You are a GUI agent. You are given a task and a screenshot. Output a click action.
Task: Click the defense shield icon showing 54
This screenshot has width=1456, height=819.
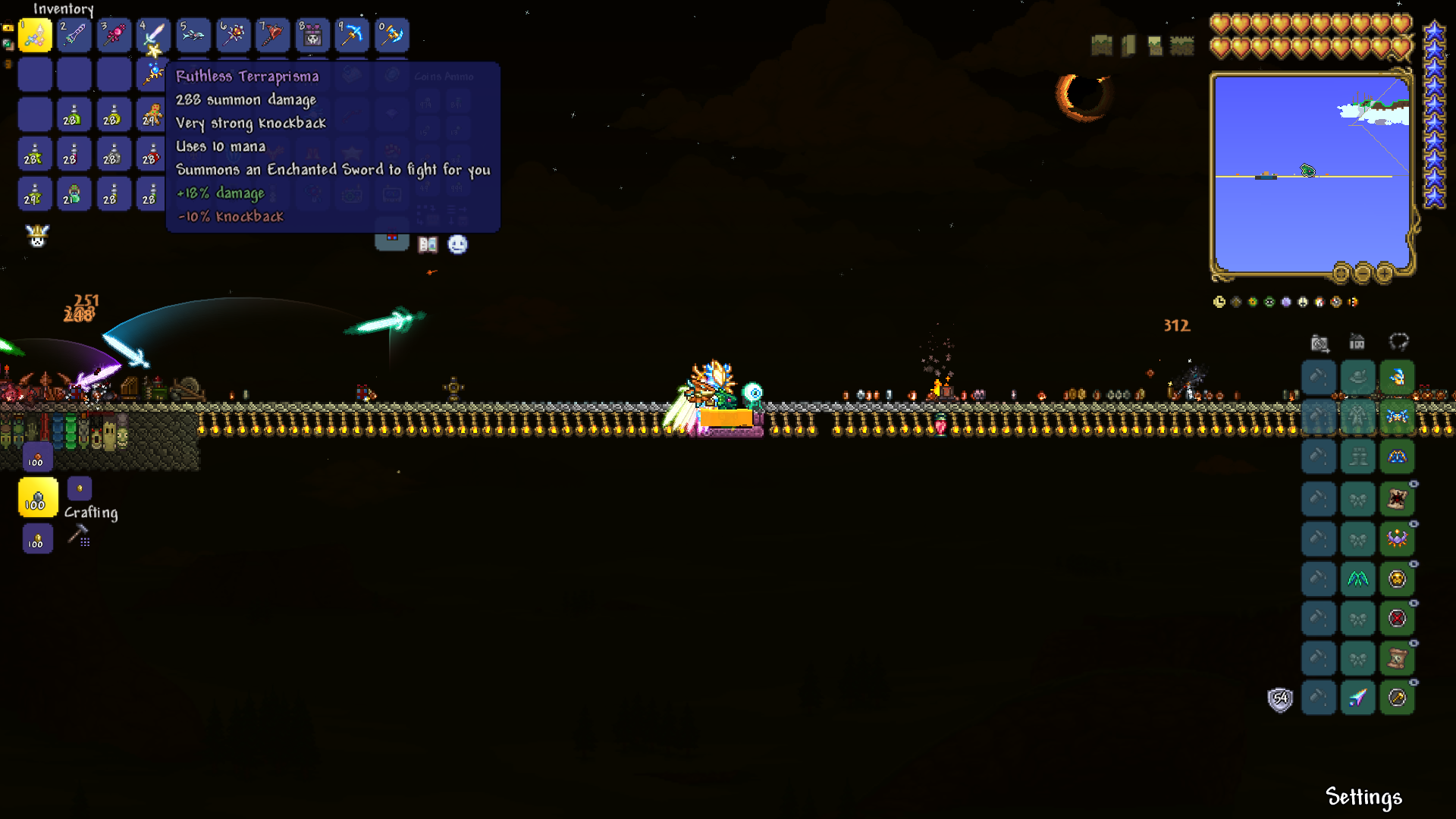click(1279, 698)
